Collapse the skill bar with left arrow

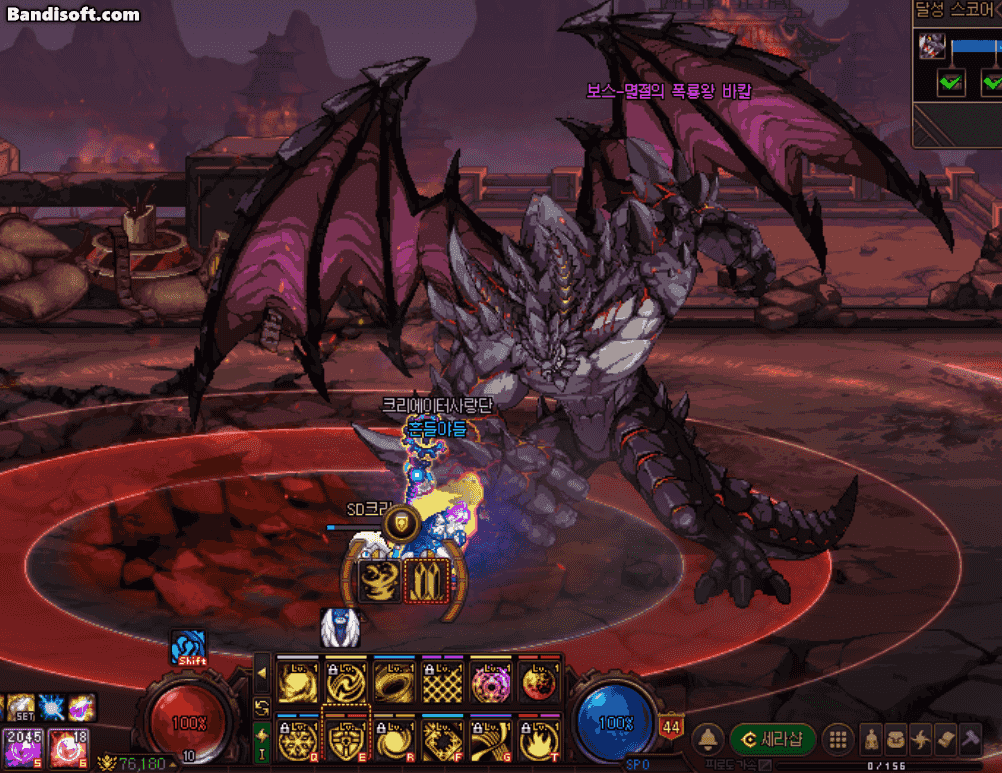[x=262, y=673]
